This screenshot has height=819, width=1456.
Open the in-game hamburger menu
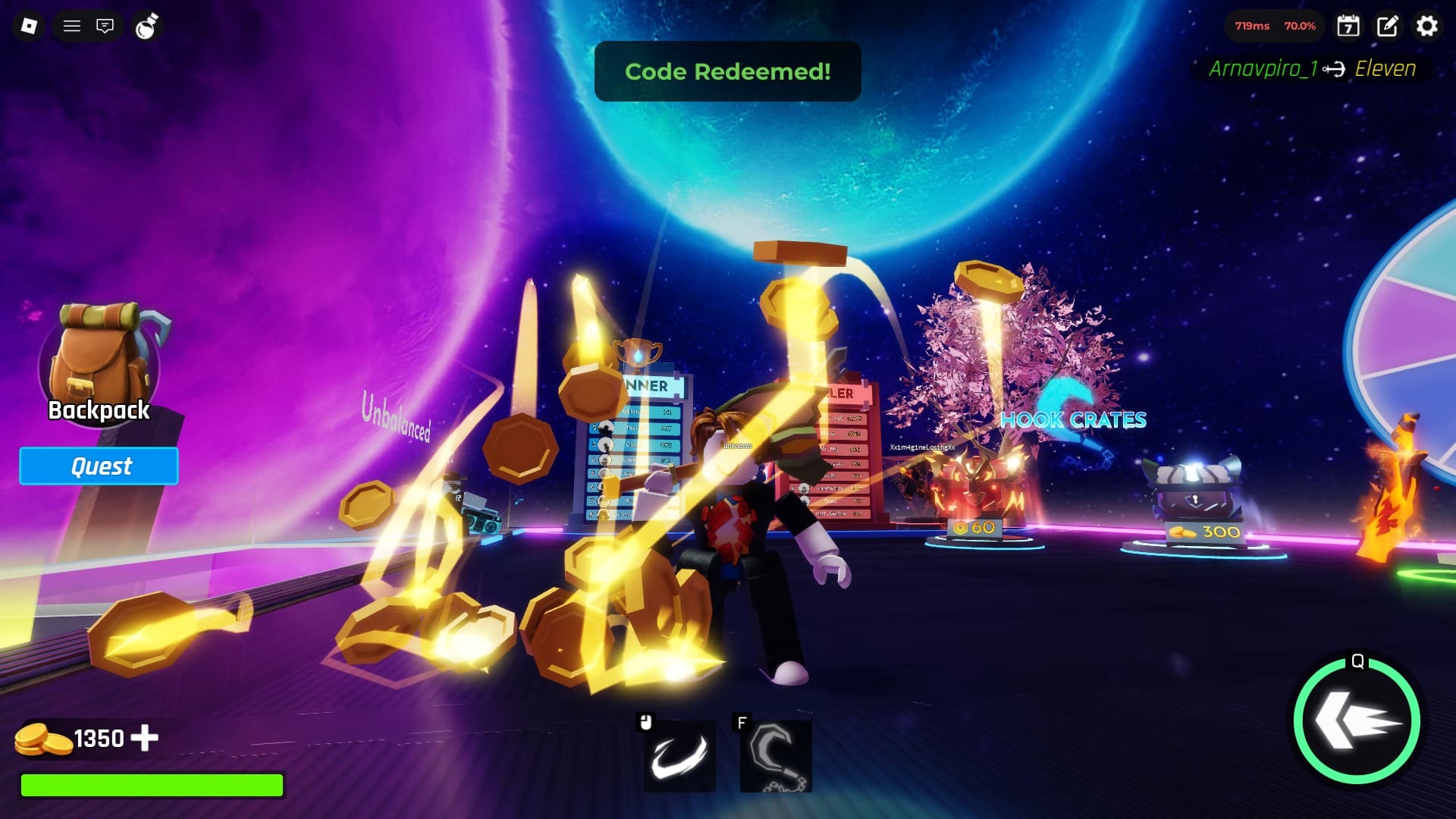tap(72, 26)
